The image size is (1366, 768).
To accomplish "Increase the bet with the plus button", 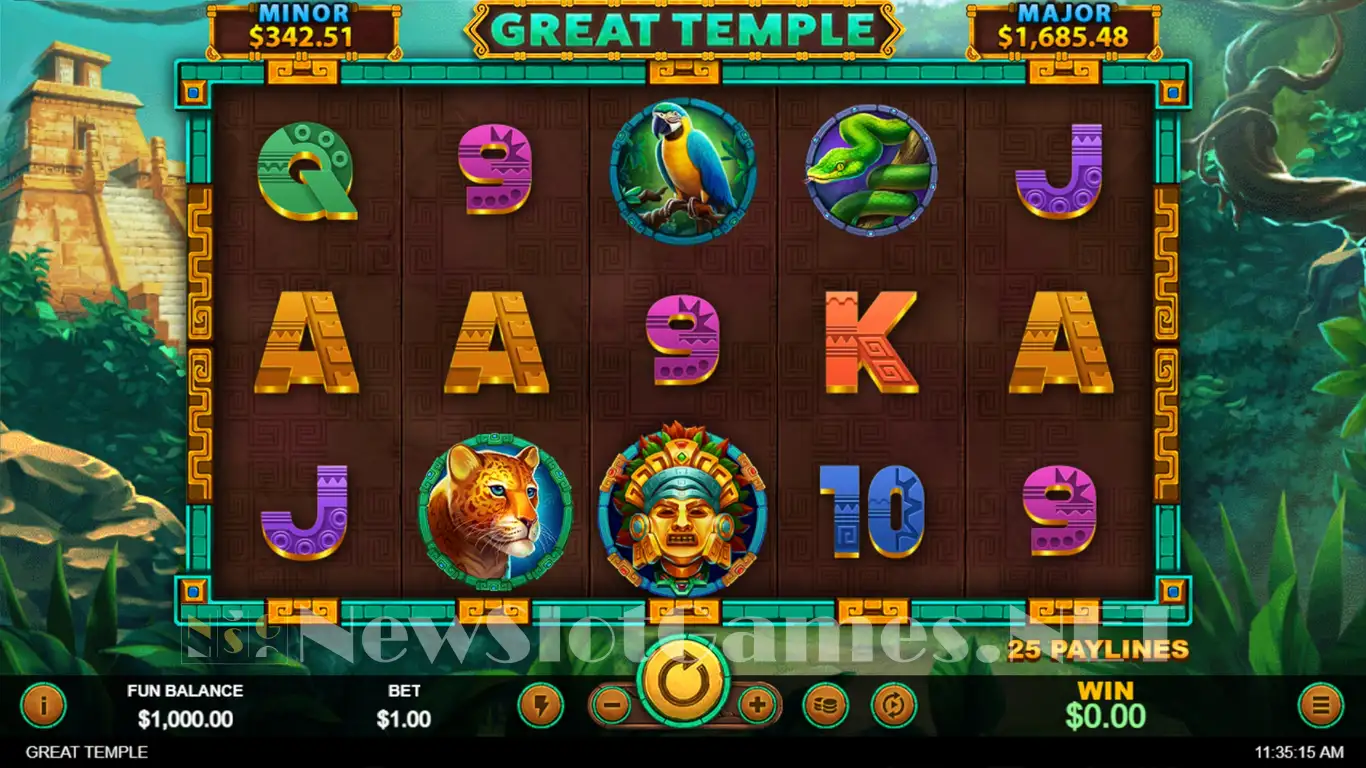I will pyautogui.click(x=758, y=706).
